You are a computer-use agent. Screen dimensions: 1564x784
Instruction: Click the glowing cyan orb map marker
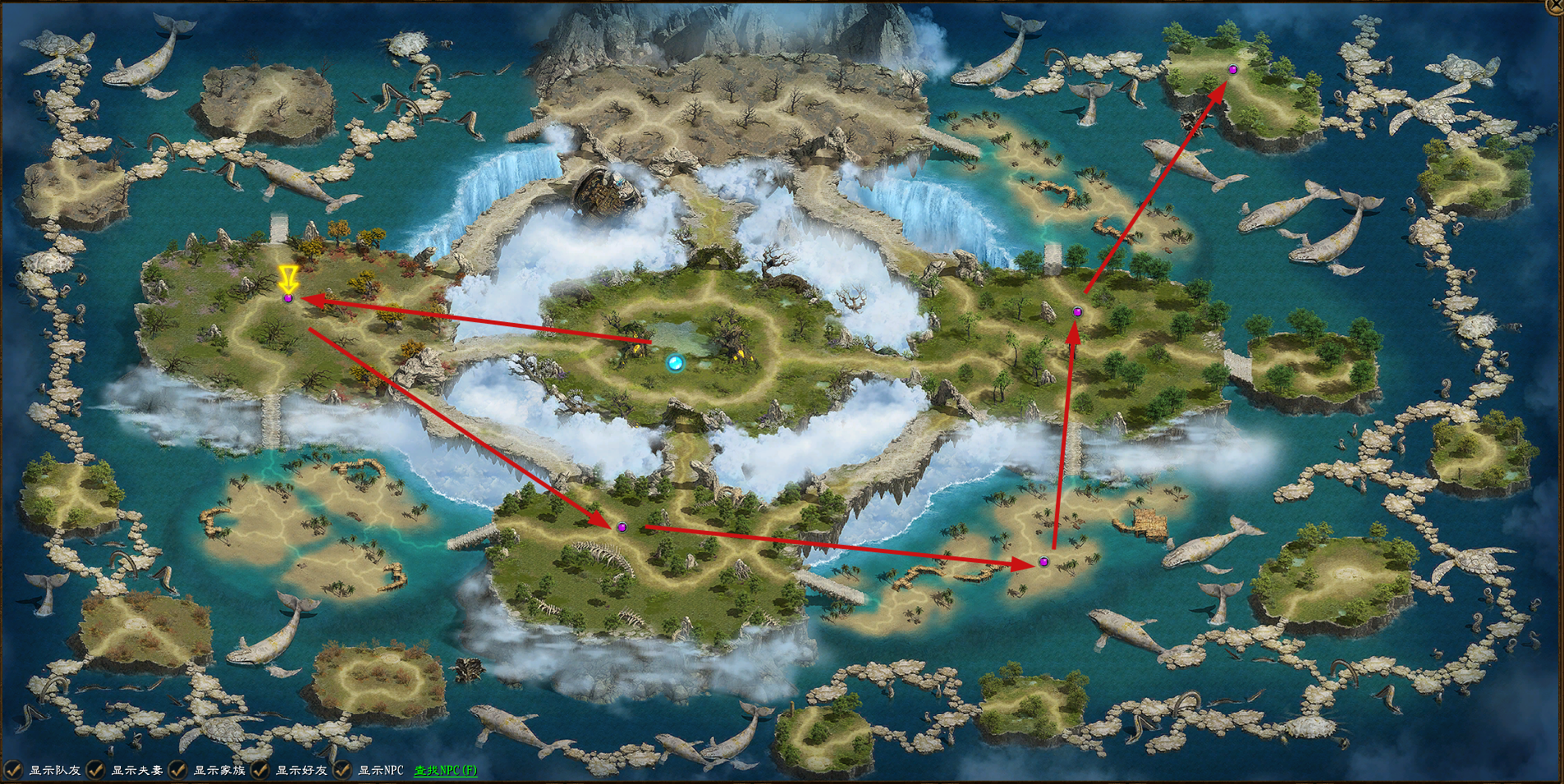pos(675,362)
